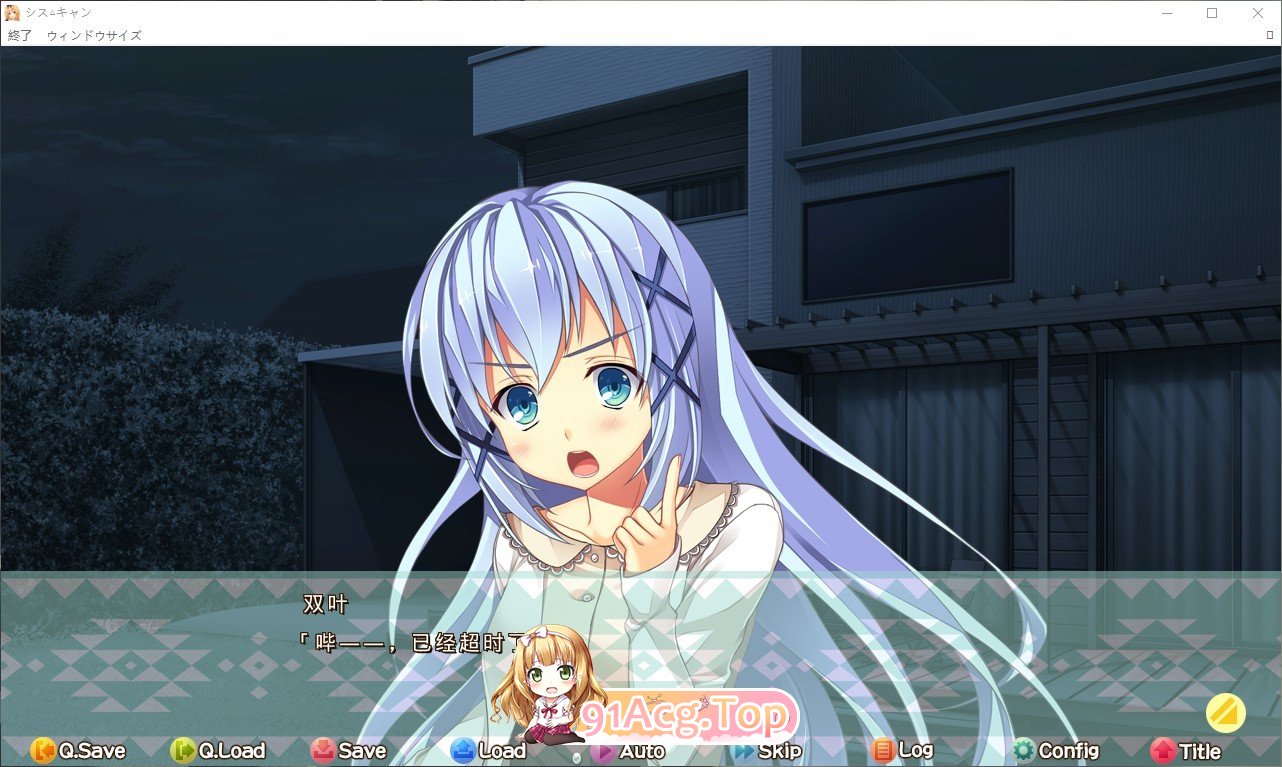Open settings via the Config gear icon
The image size is (1282, 767).
click(x=1025, y=751)
